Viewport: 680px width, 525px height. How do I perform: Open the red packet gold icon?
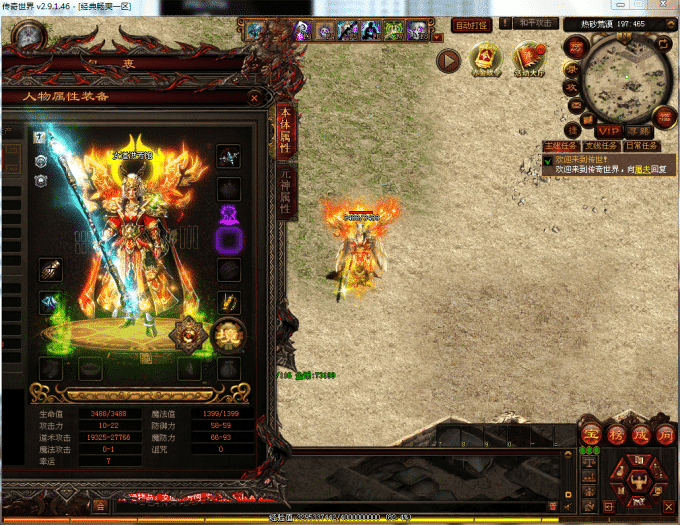click(x=487, y=59)
